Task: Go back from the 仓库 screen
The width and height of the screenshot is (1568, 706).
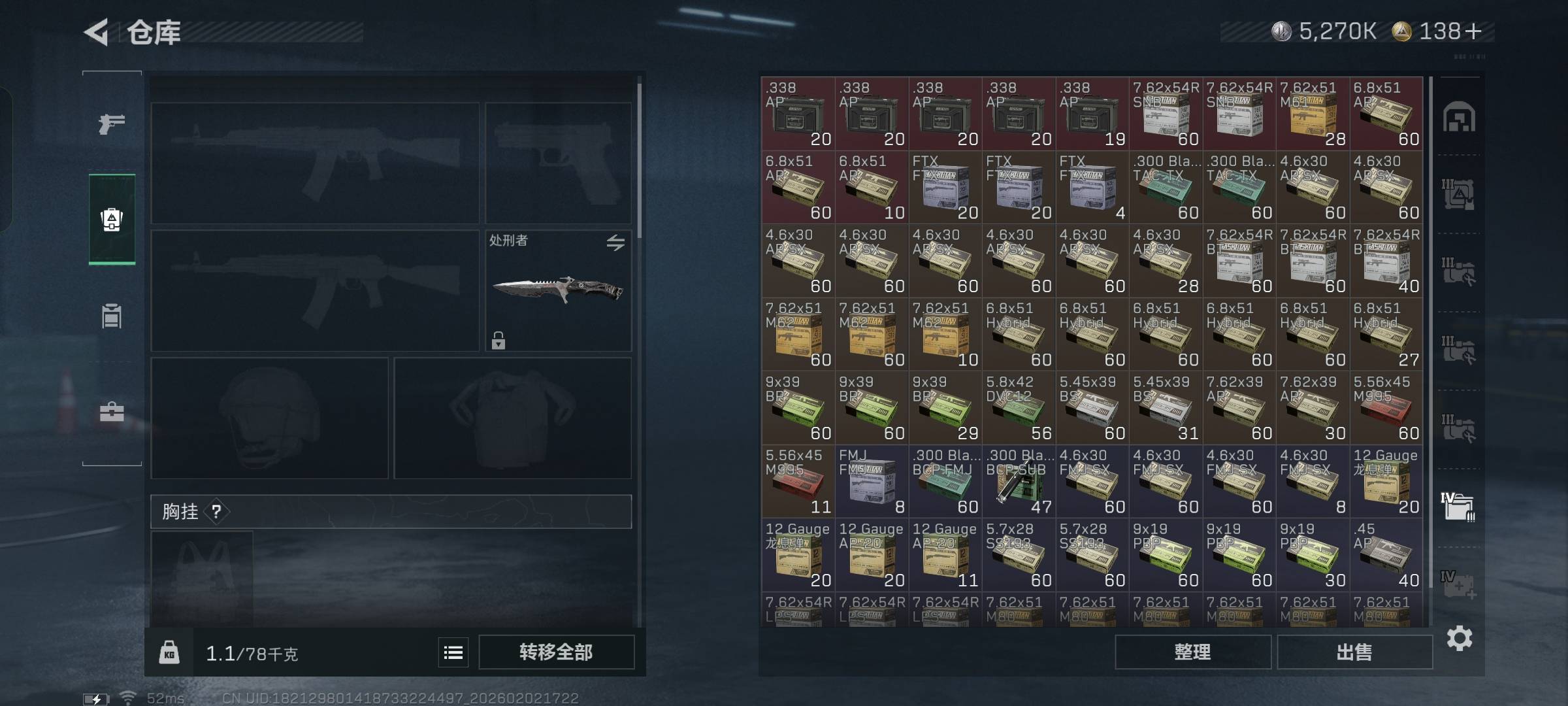Action: (x=98, y=32)
